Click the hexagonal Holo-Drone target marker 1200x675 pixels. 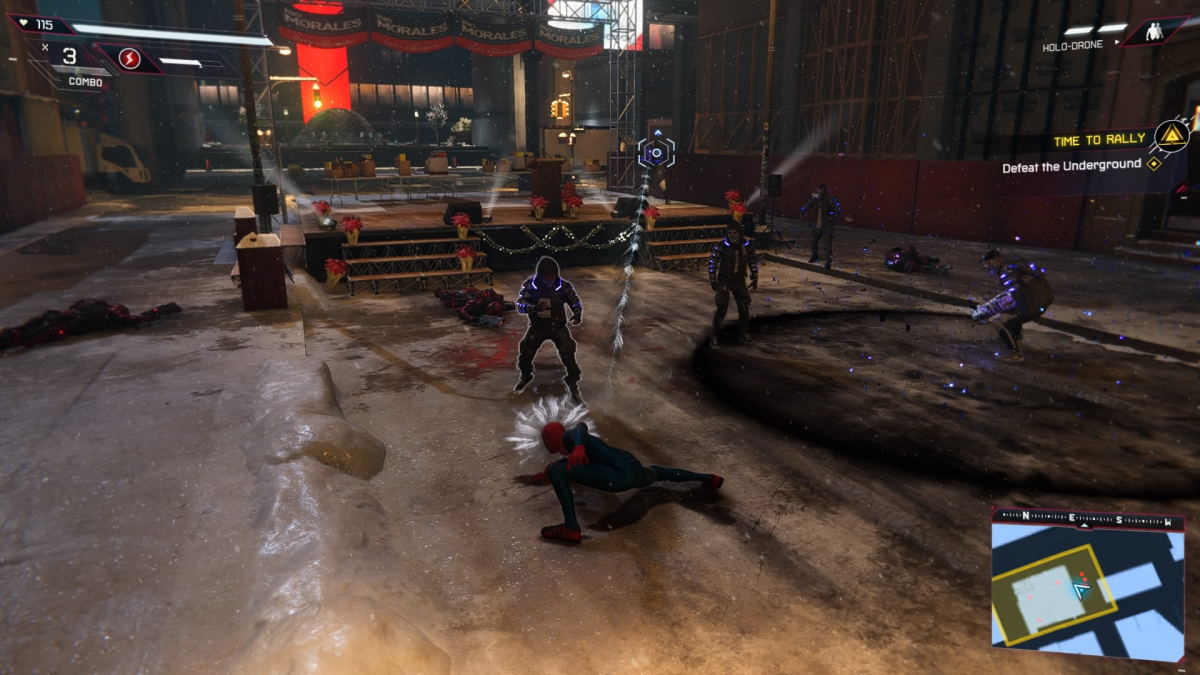[656, 153]
